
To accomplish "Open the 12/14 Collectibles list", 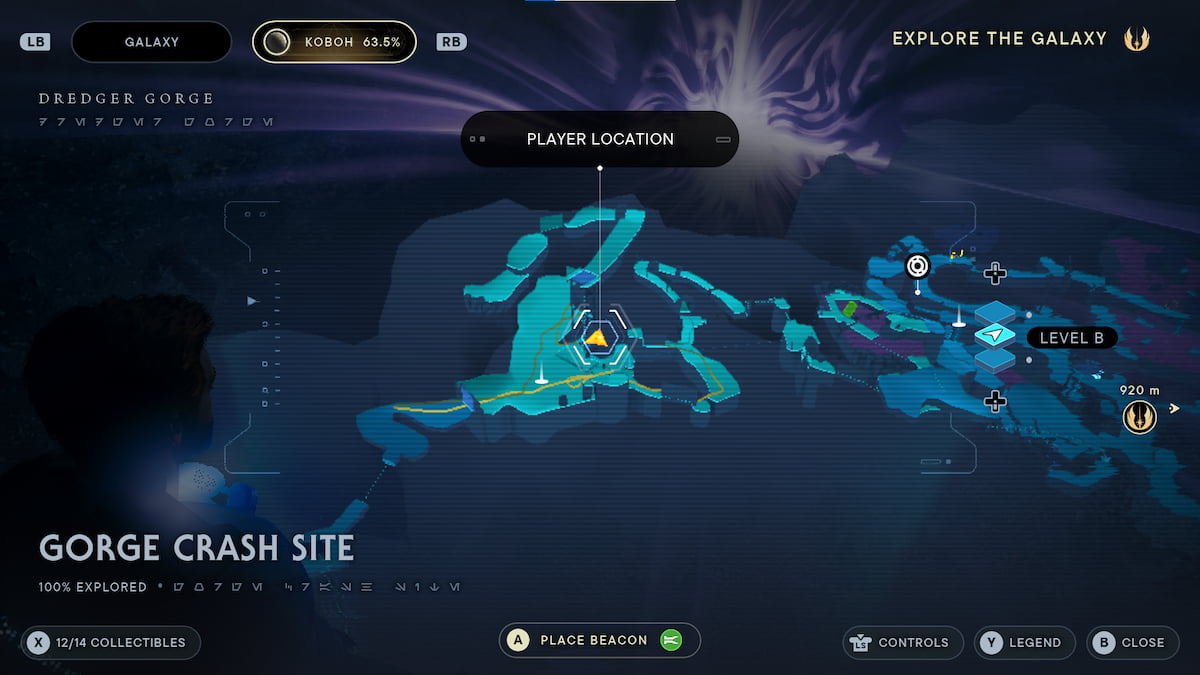I will click(x=110, y=642).
